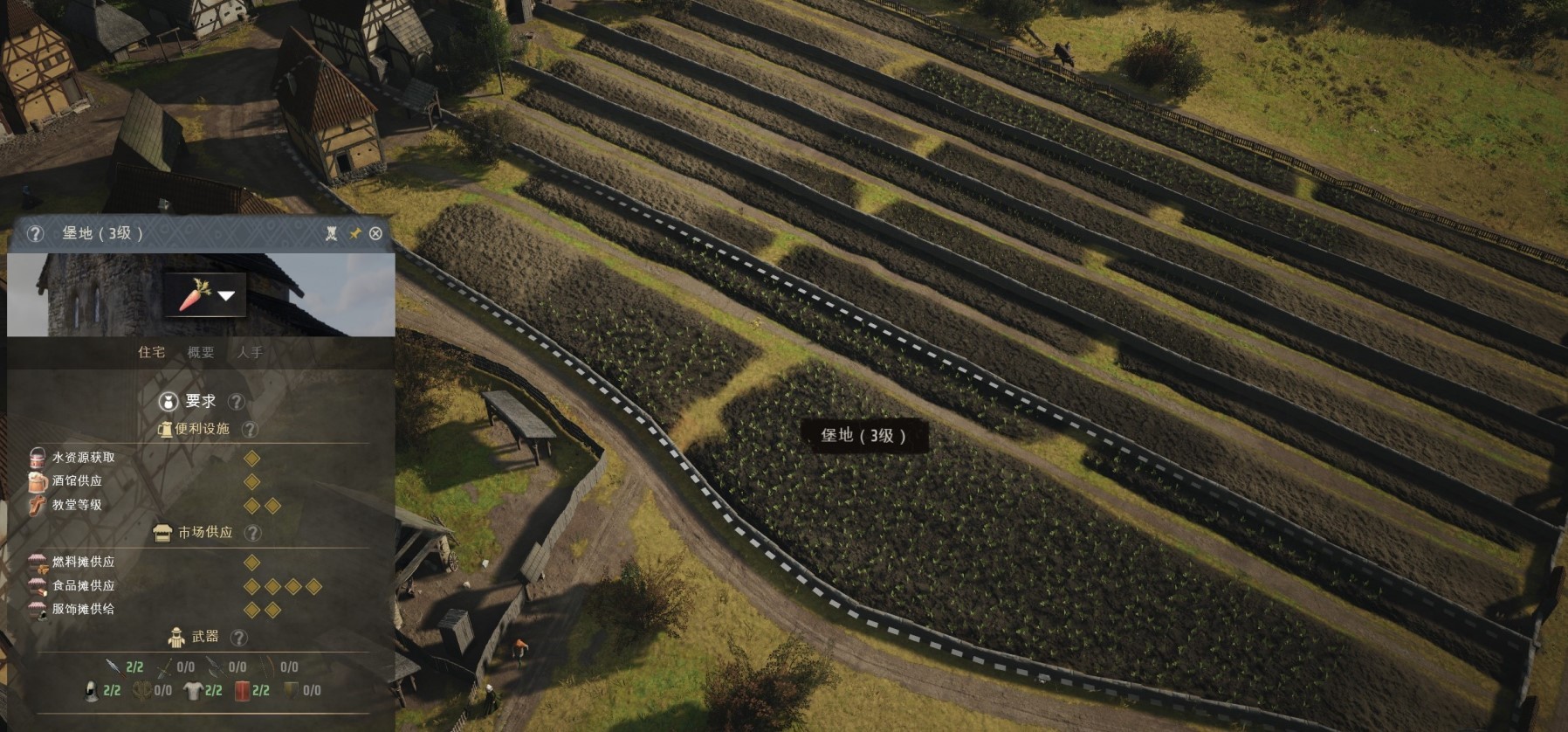
Task: Close the 堡地 info panel
Action: tap(375, 233)
